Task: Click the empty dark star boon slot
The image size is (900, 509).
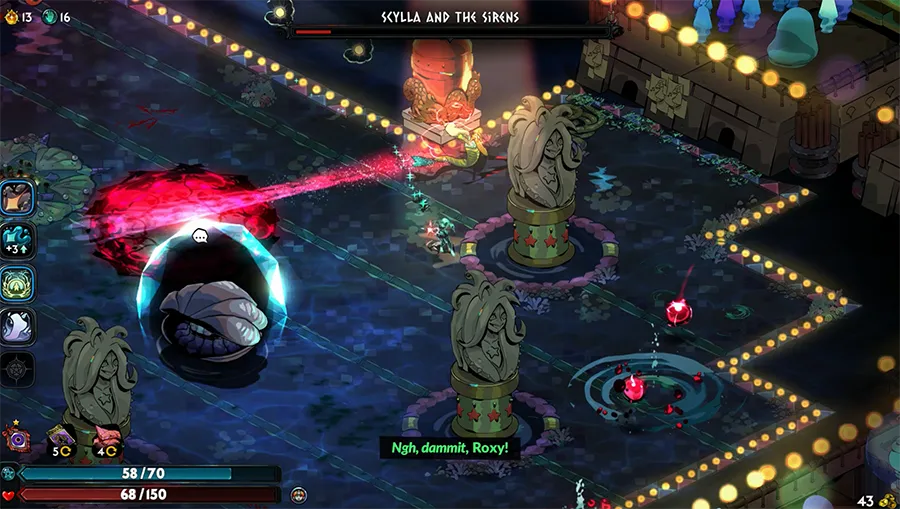Action: point(18,367)
